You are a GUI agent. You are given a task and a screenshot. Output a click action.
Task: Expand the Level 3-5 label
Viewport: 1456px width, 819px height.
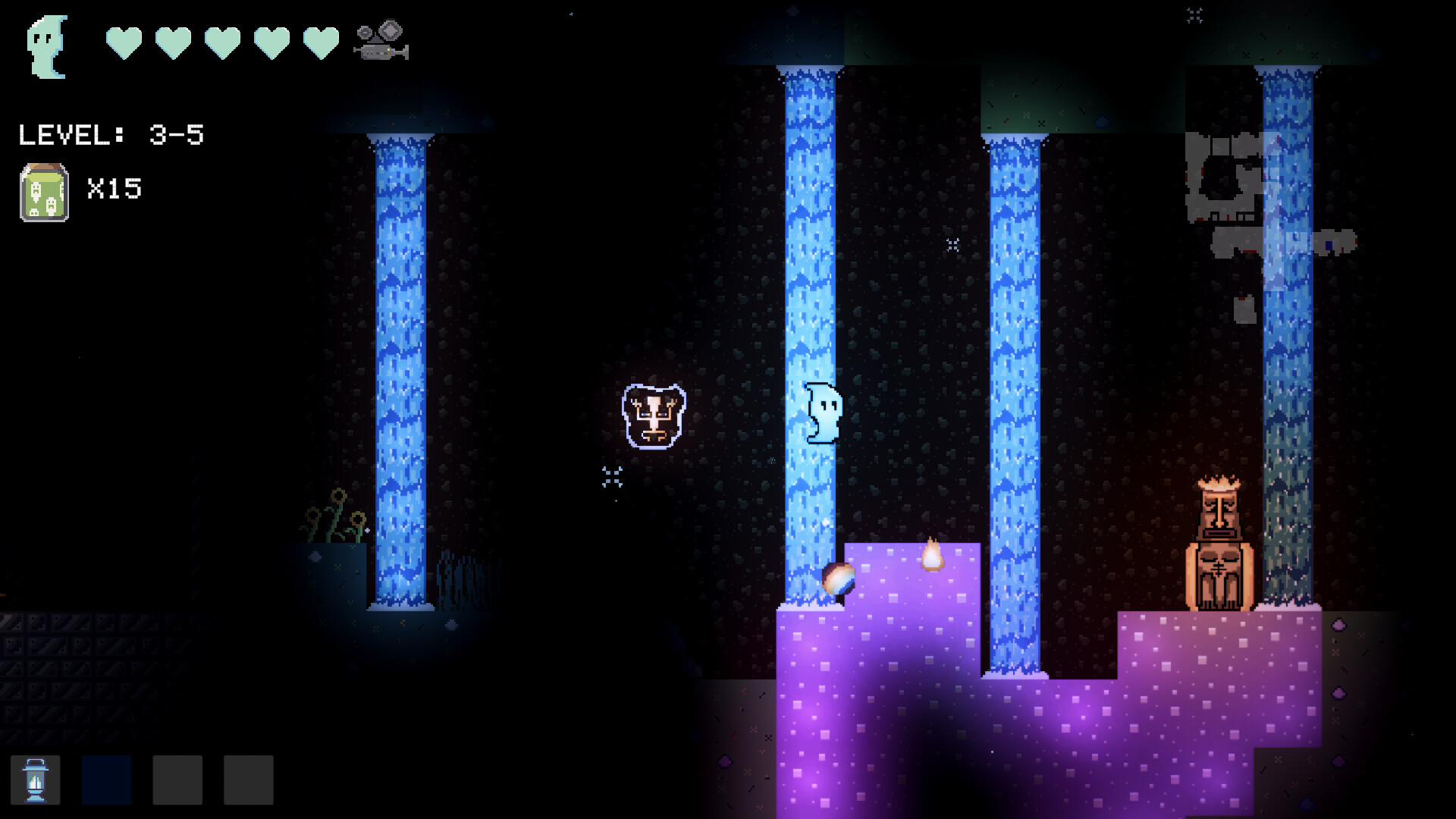pyautogui.click(x=110, y=134)
